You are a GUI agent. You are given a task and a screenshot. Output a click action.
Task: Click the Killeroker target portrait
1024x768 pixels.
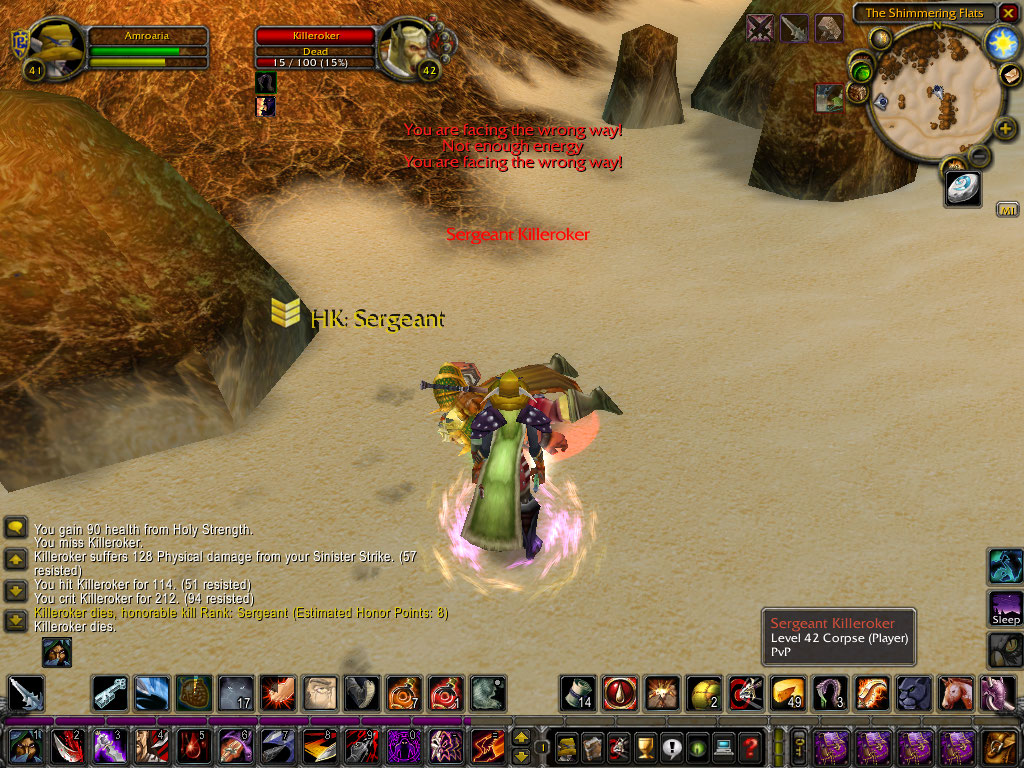408,48
